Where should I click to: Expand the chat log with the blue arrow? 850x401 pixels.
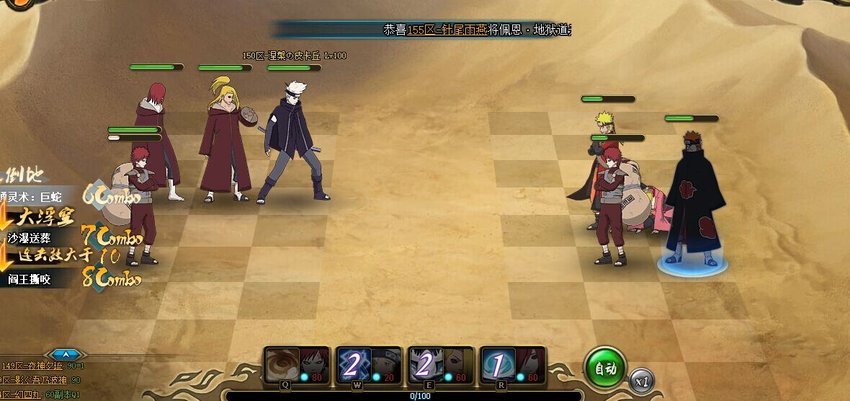65,354
